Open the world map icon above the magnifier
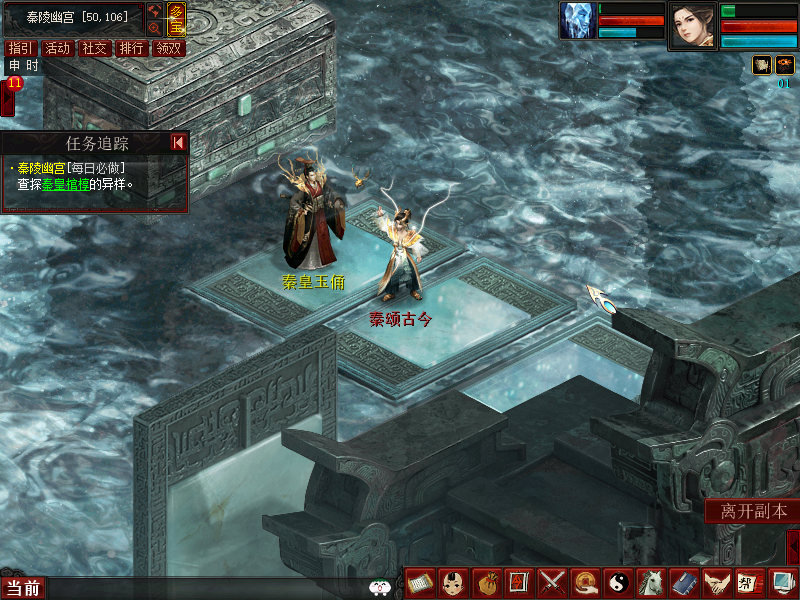The height and width of the screenshot is (600, 800). click(155, 11)
